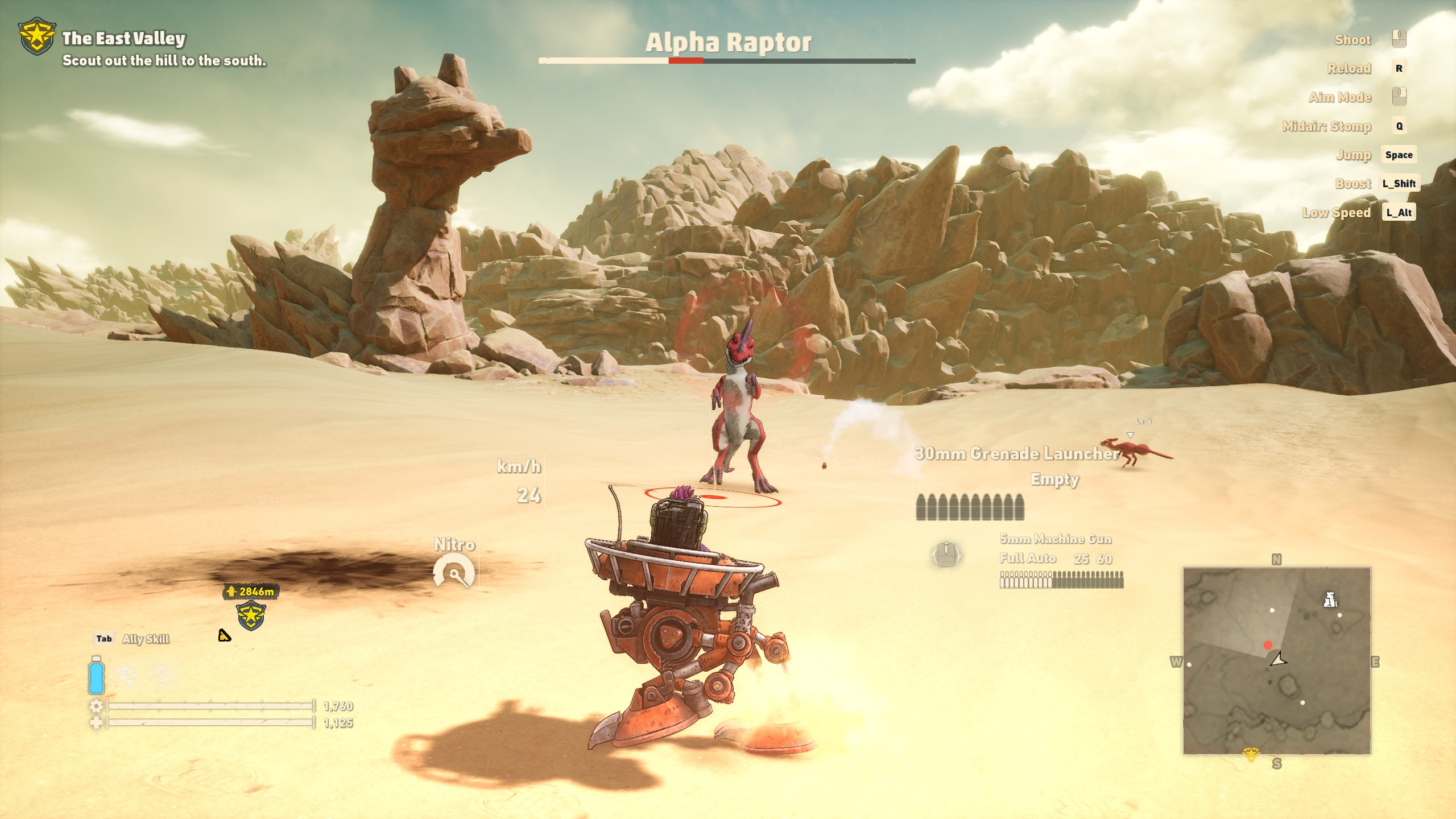Switch to the 5mm Machine Gun weapon

click(x=1055, y=539)
